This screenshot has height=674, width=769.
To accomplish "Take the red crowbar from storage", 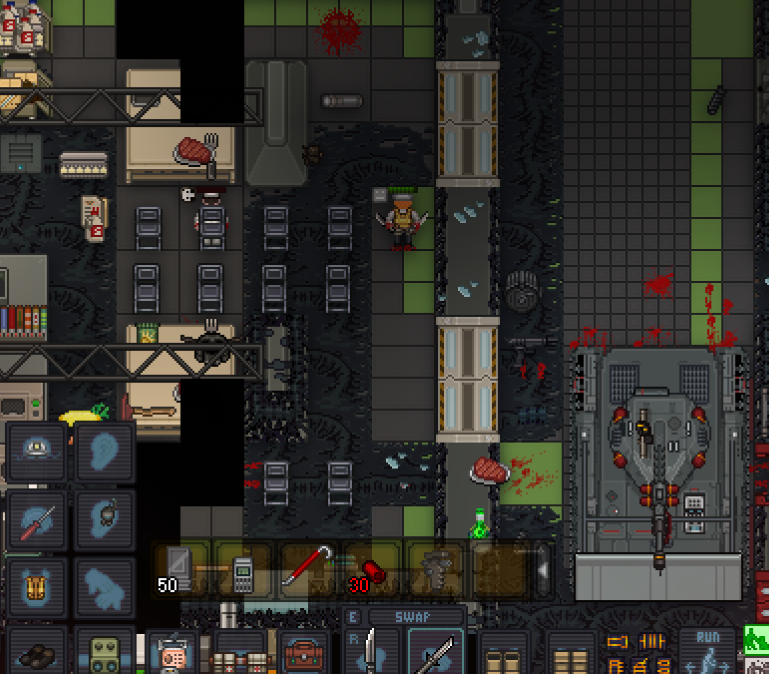I will pos(307,570).
